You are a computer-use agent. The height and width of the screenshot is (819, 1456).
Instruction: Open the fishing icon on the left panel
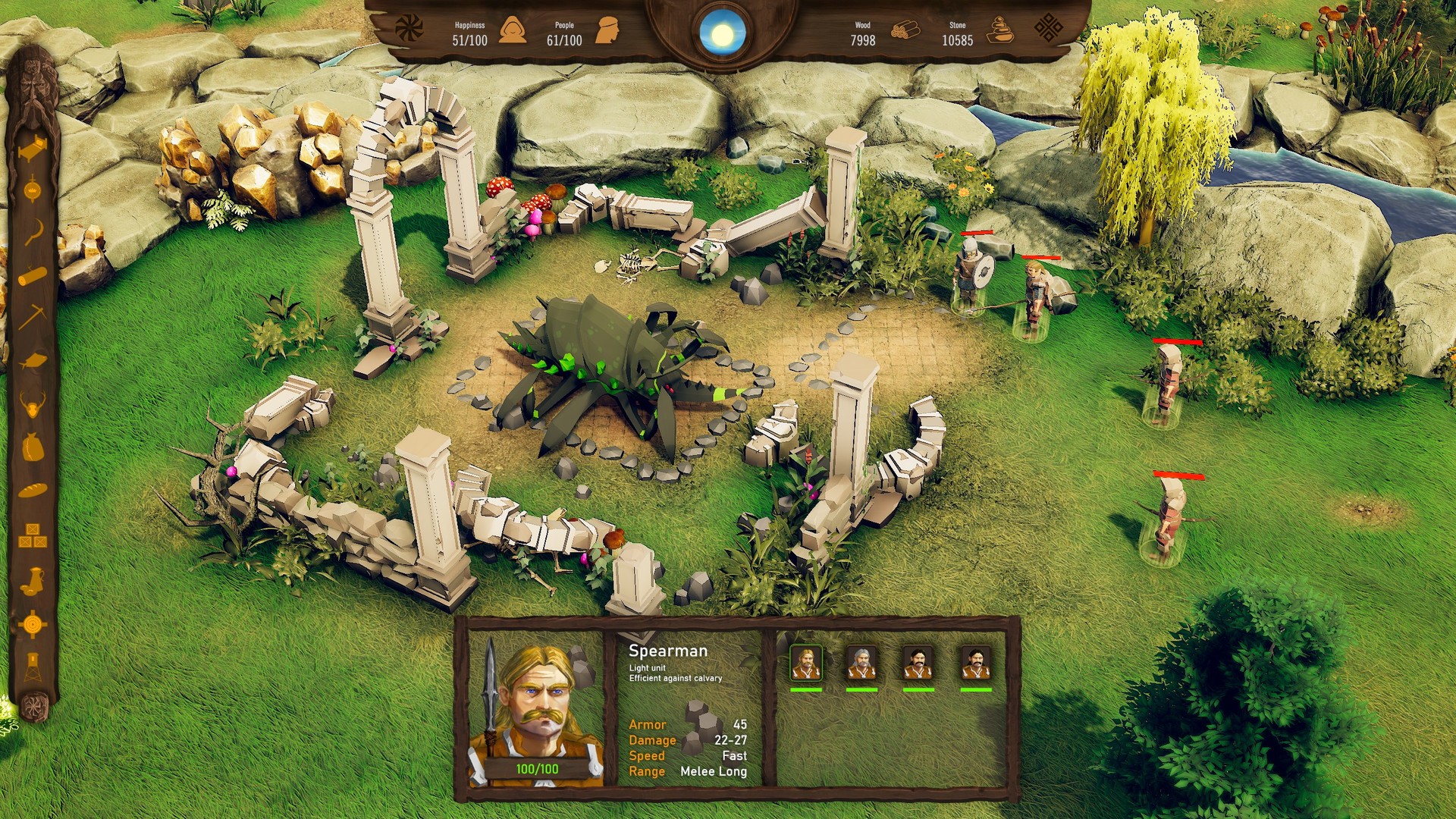click(32, 359)
